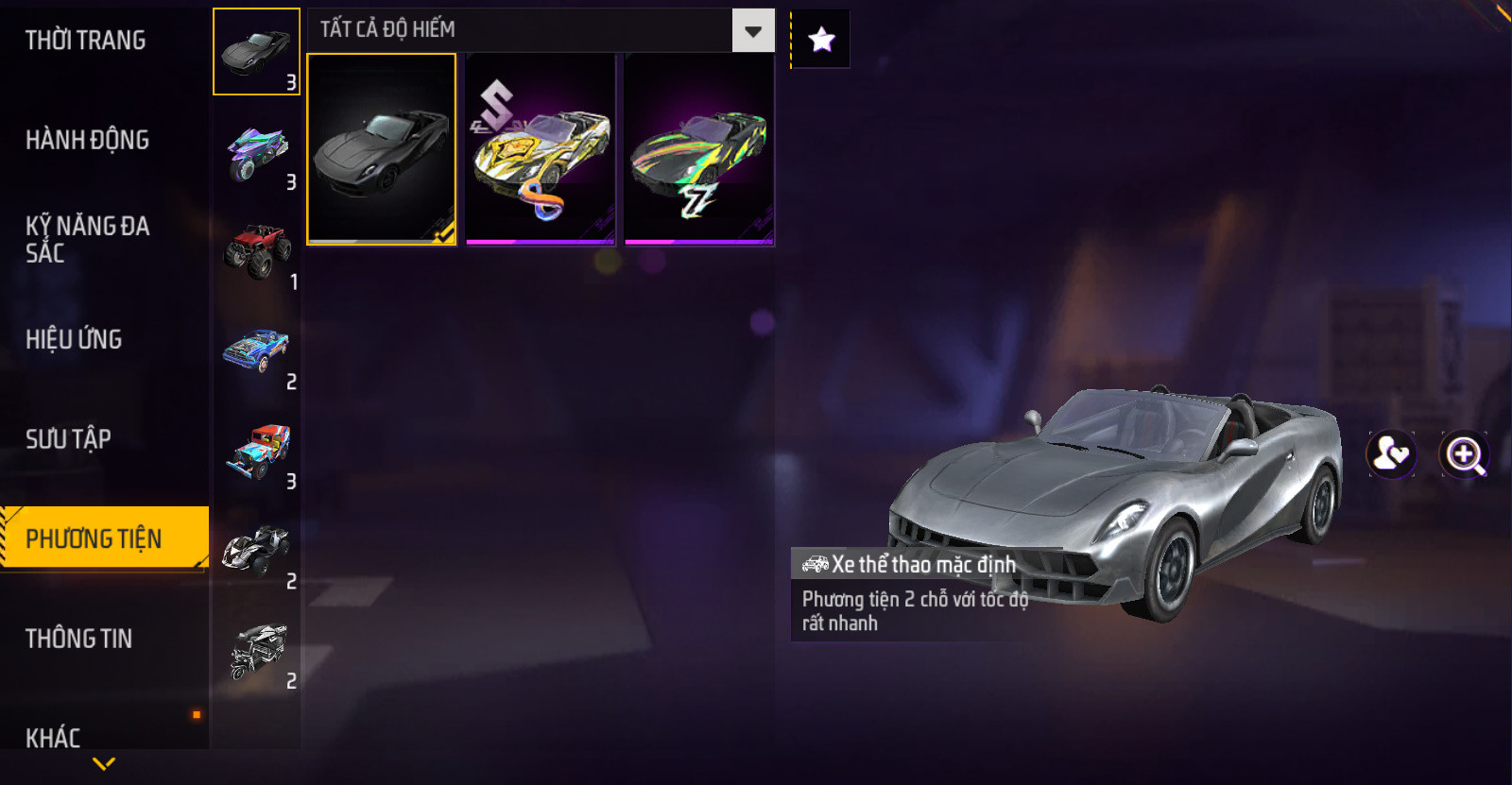
Task: Click the person with heart icon button
Action: click(1391, 454)
